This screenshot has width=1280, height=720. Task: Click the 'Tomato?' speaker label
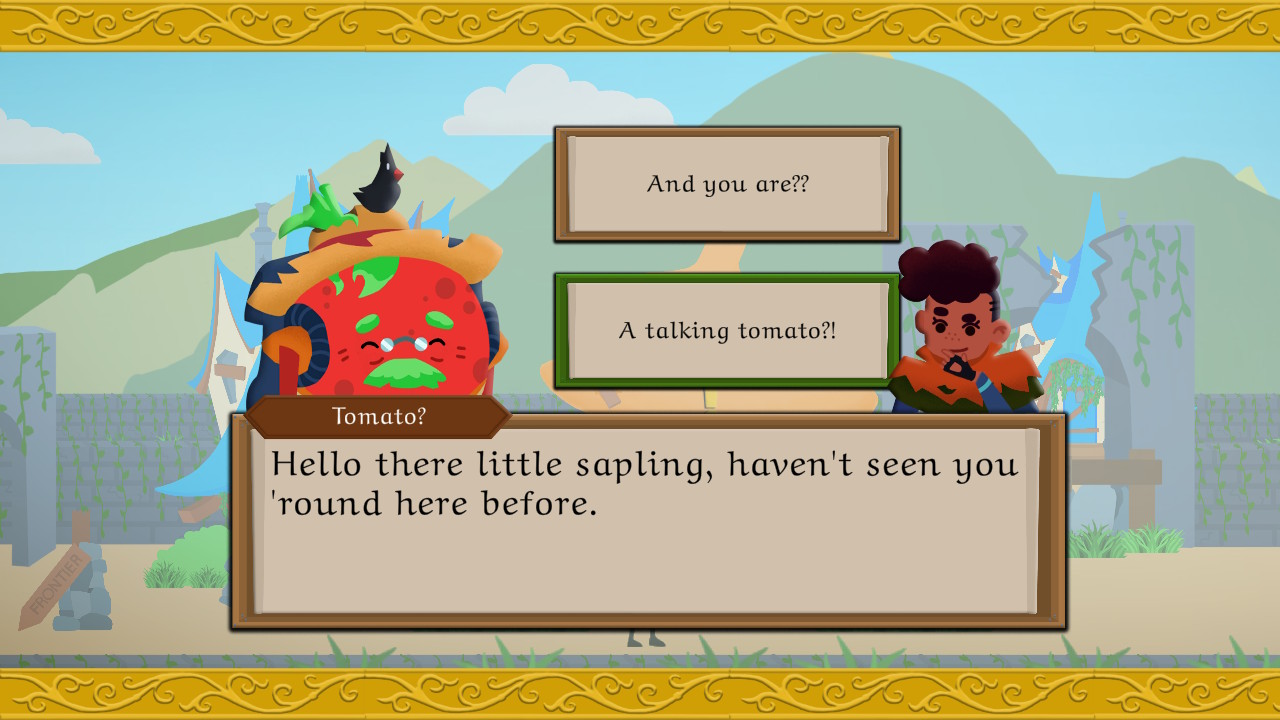380,416
